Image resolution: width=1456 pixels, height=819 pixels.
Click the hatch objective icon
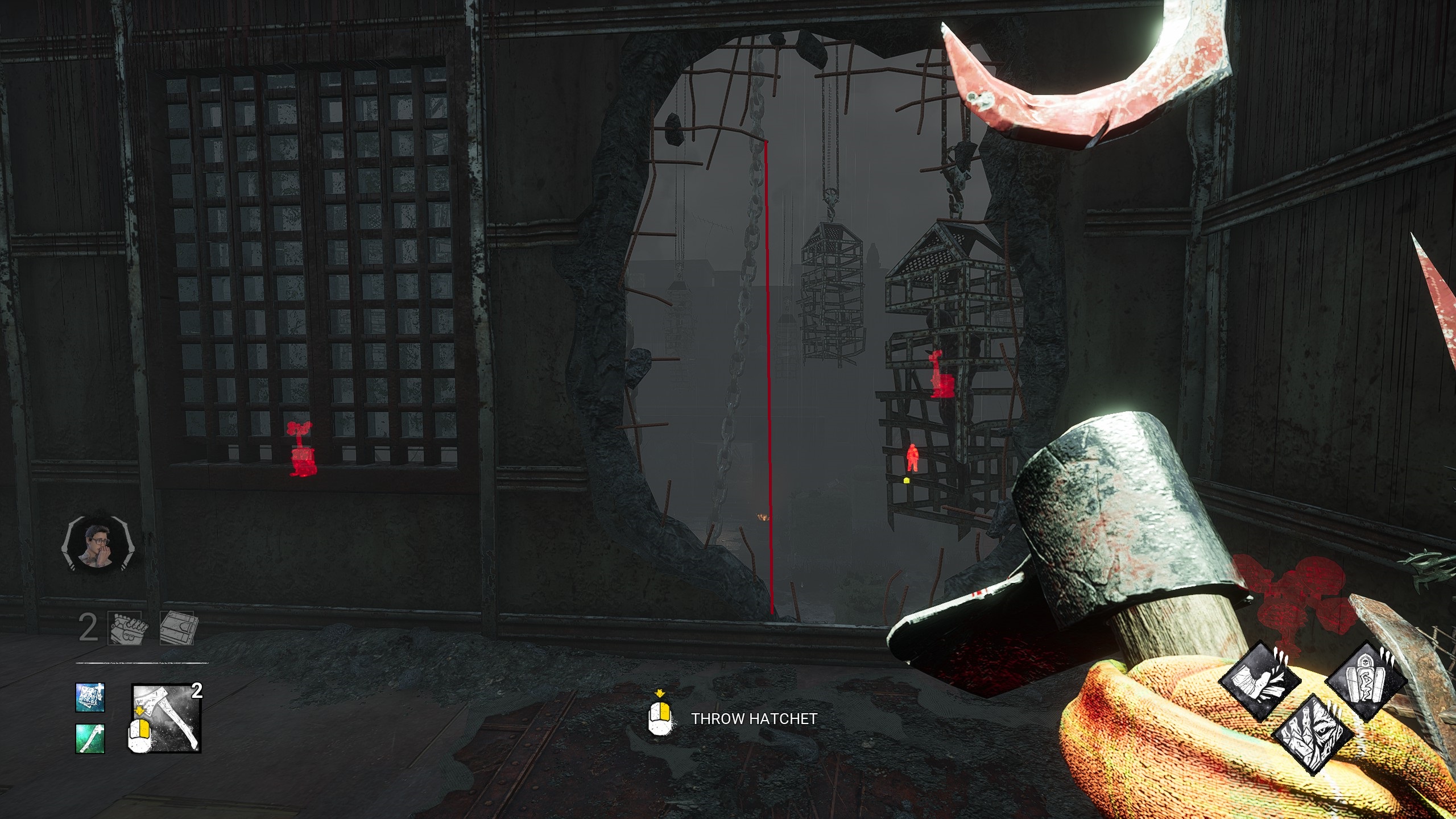tap(177, 628)
